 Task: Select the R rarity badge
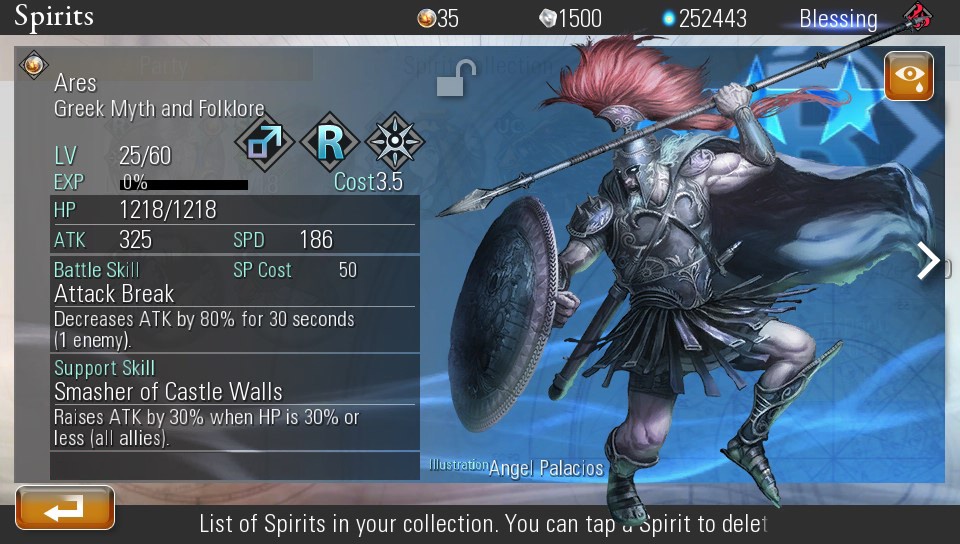(x=330, y=142)
